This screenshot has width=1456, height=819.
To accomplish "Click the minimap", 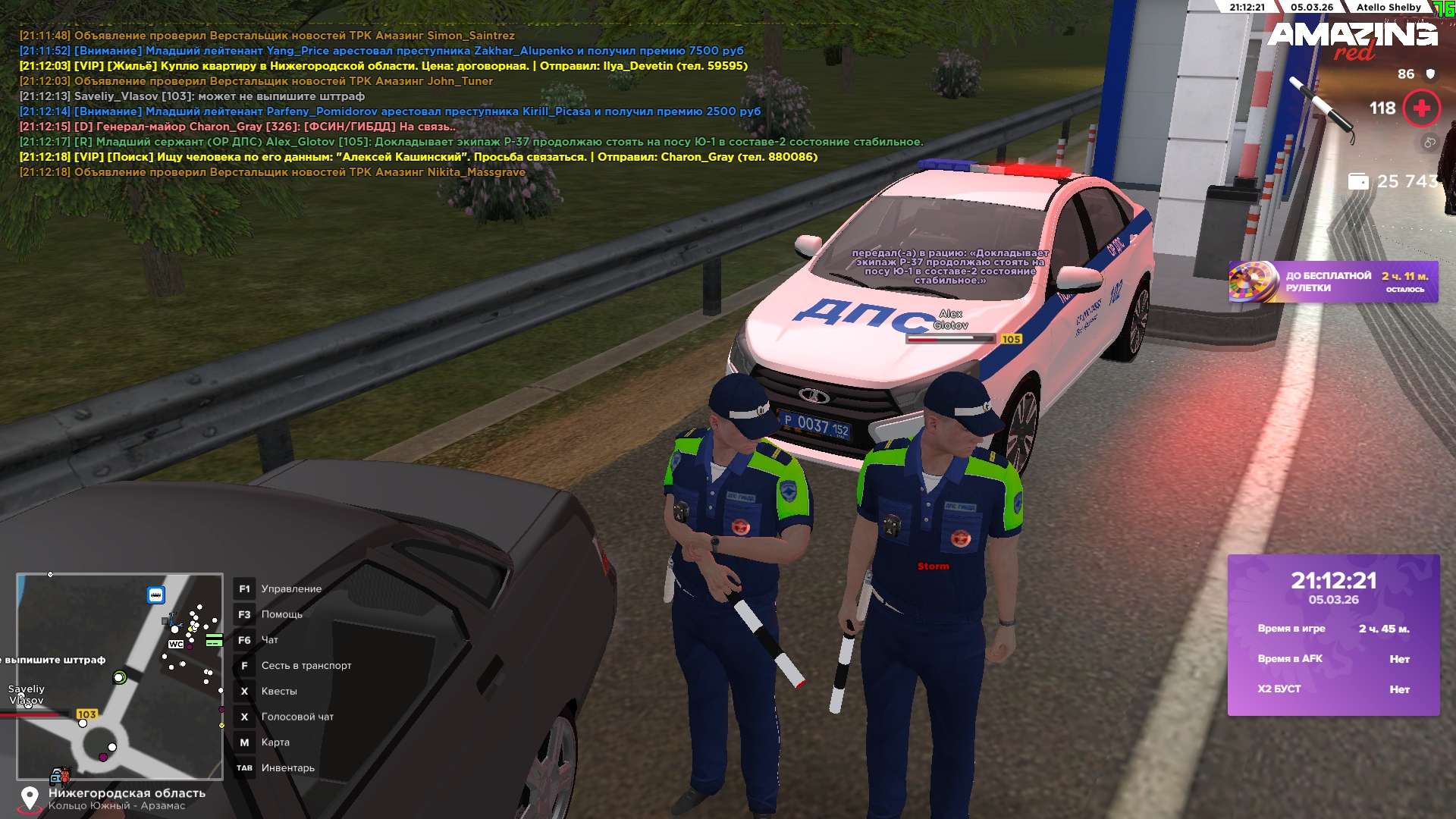I will (x=120, y=676).
